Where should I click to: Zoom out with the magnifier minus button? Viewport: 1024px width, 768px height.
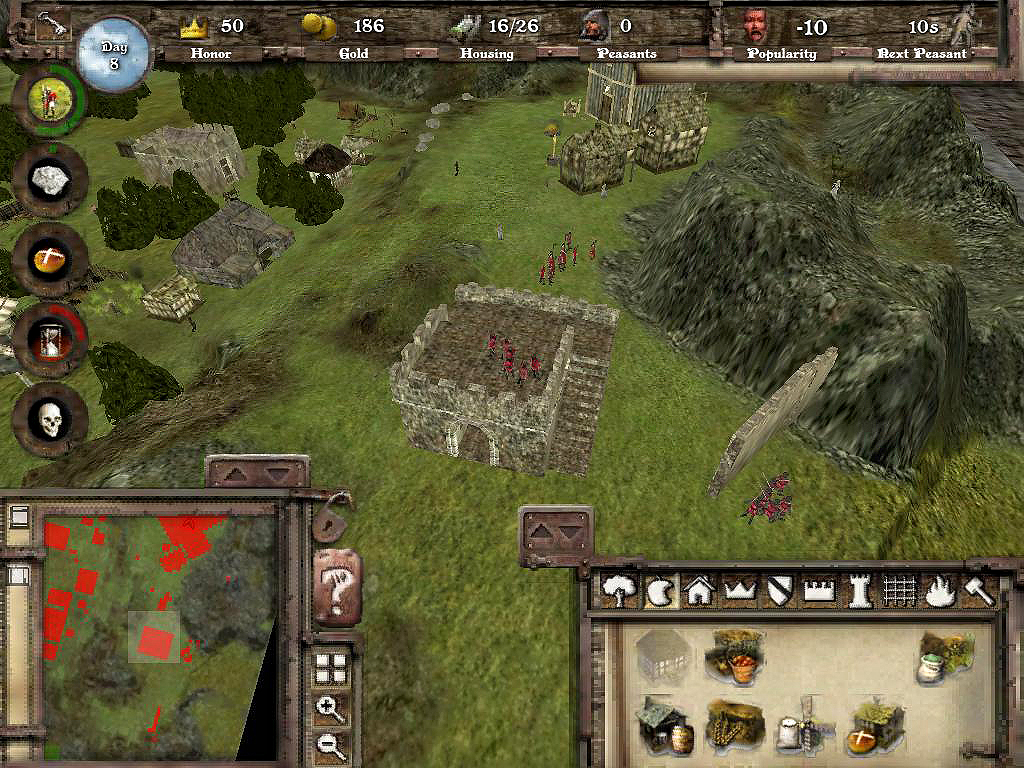point(330,745)
